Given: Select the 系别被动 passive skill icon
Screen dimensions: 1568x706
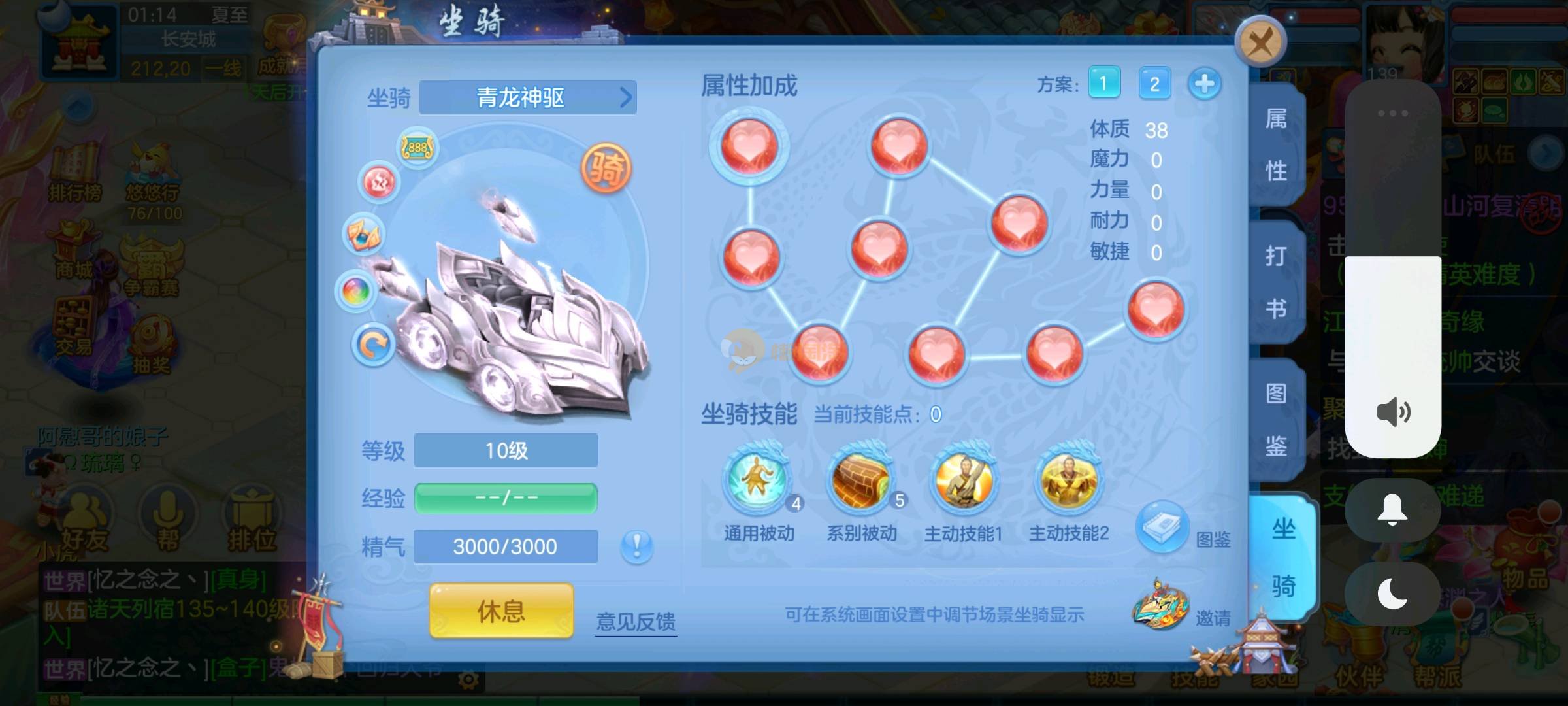Looking at the screenshot, I should click(x=860, y=480).
